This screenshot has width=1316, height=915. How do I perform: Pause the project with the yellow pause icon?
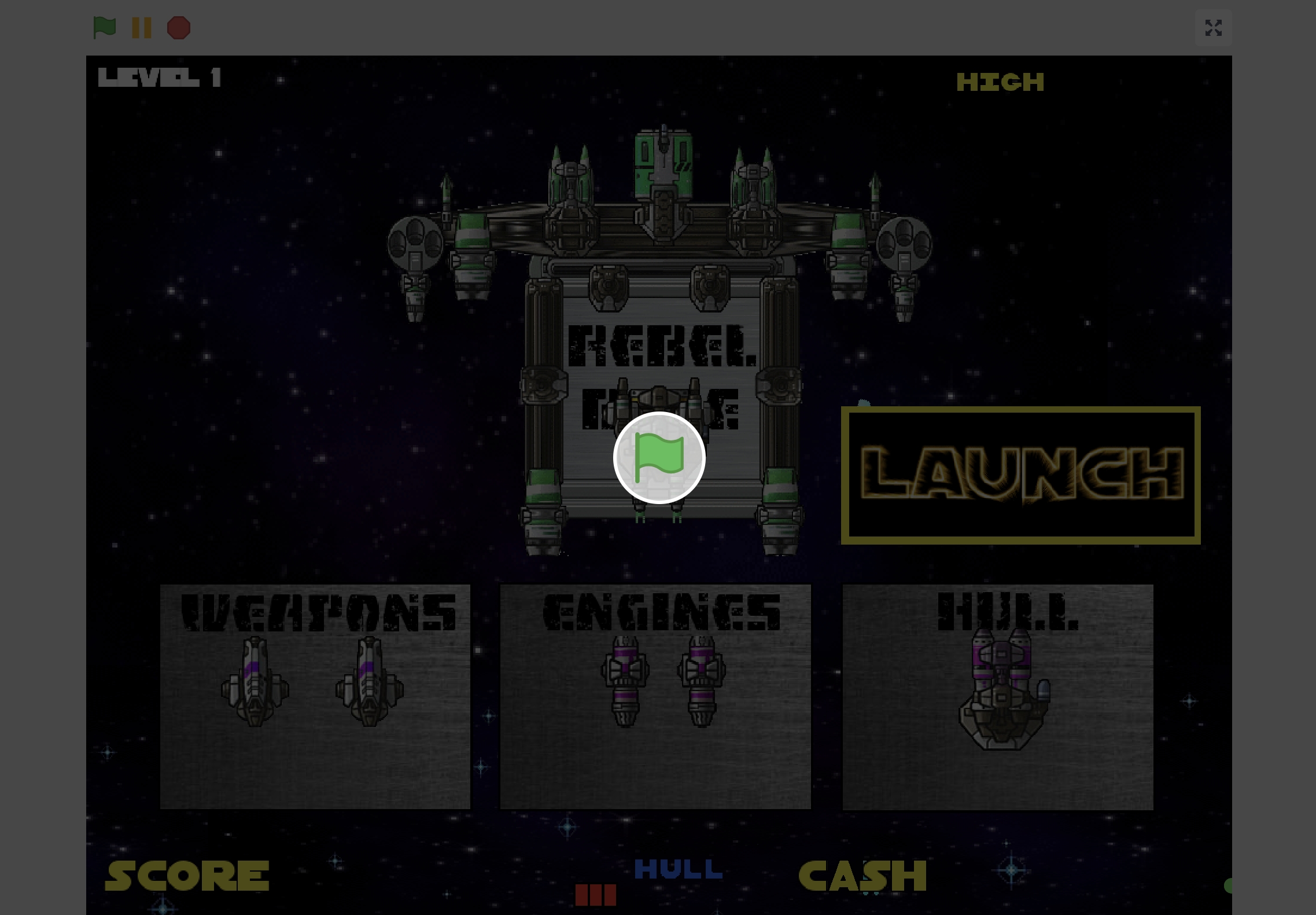tap(142, 28)
